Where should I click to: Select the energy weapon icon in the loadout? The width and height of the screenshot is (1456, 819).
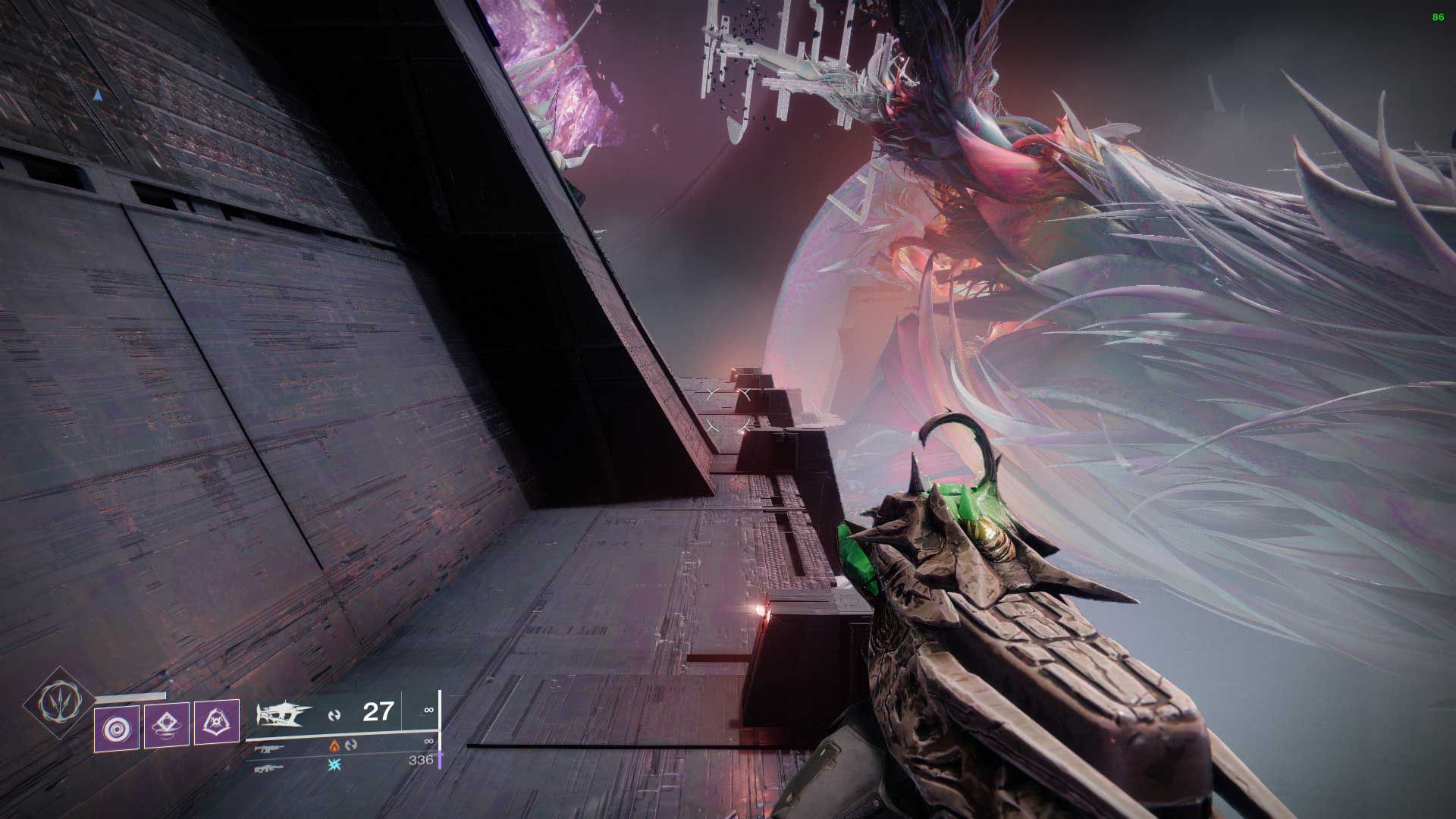click(271, 749)
